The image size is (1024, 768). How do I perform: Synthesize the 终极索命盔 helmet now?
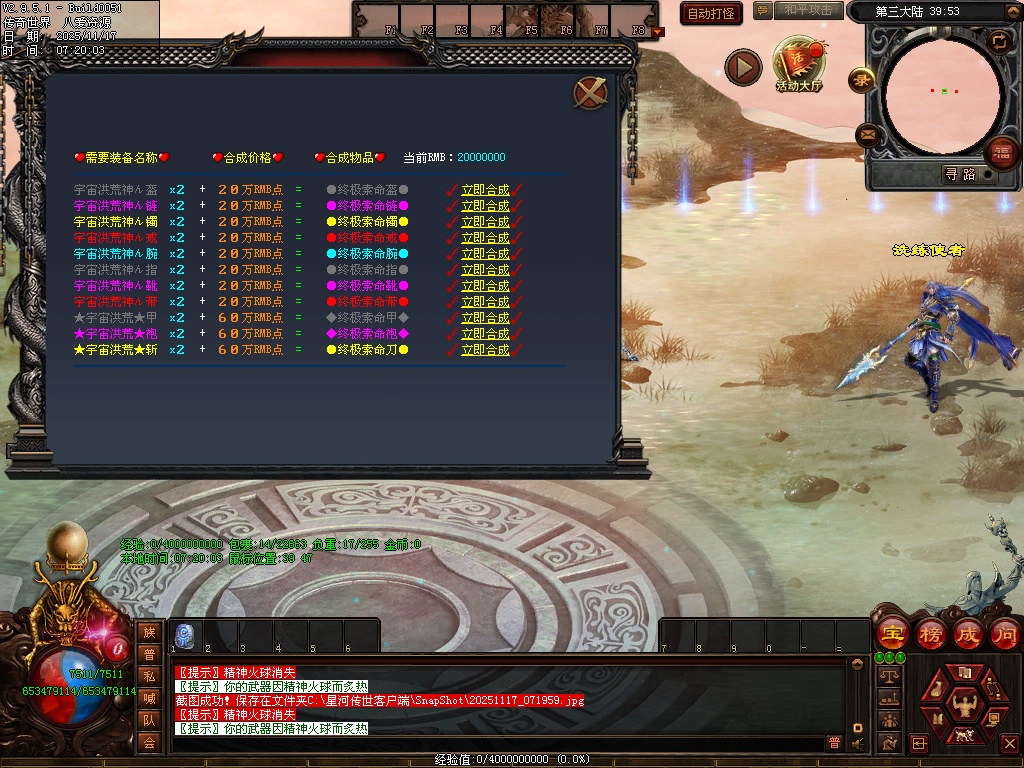[x=485, y=190]
